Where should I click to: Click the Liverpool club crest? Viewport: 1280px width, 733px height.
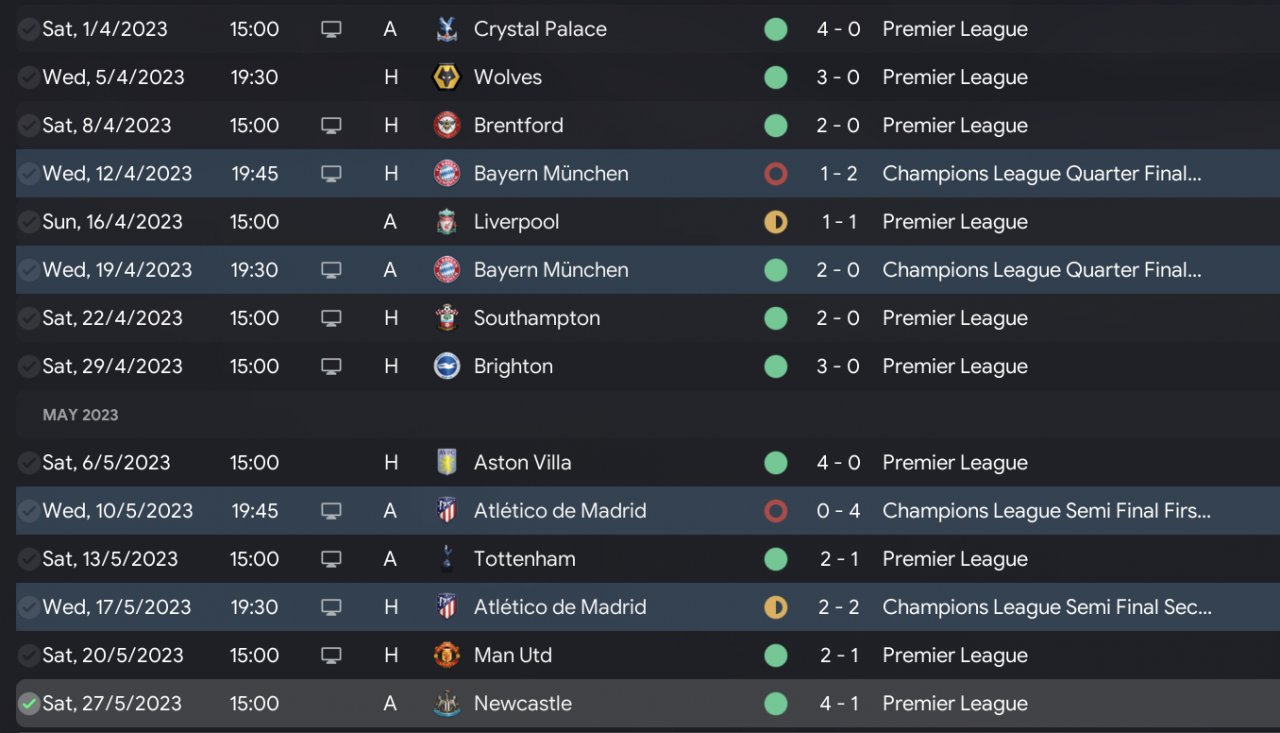click(x=446, y=222)
